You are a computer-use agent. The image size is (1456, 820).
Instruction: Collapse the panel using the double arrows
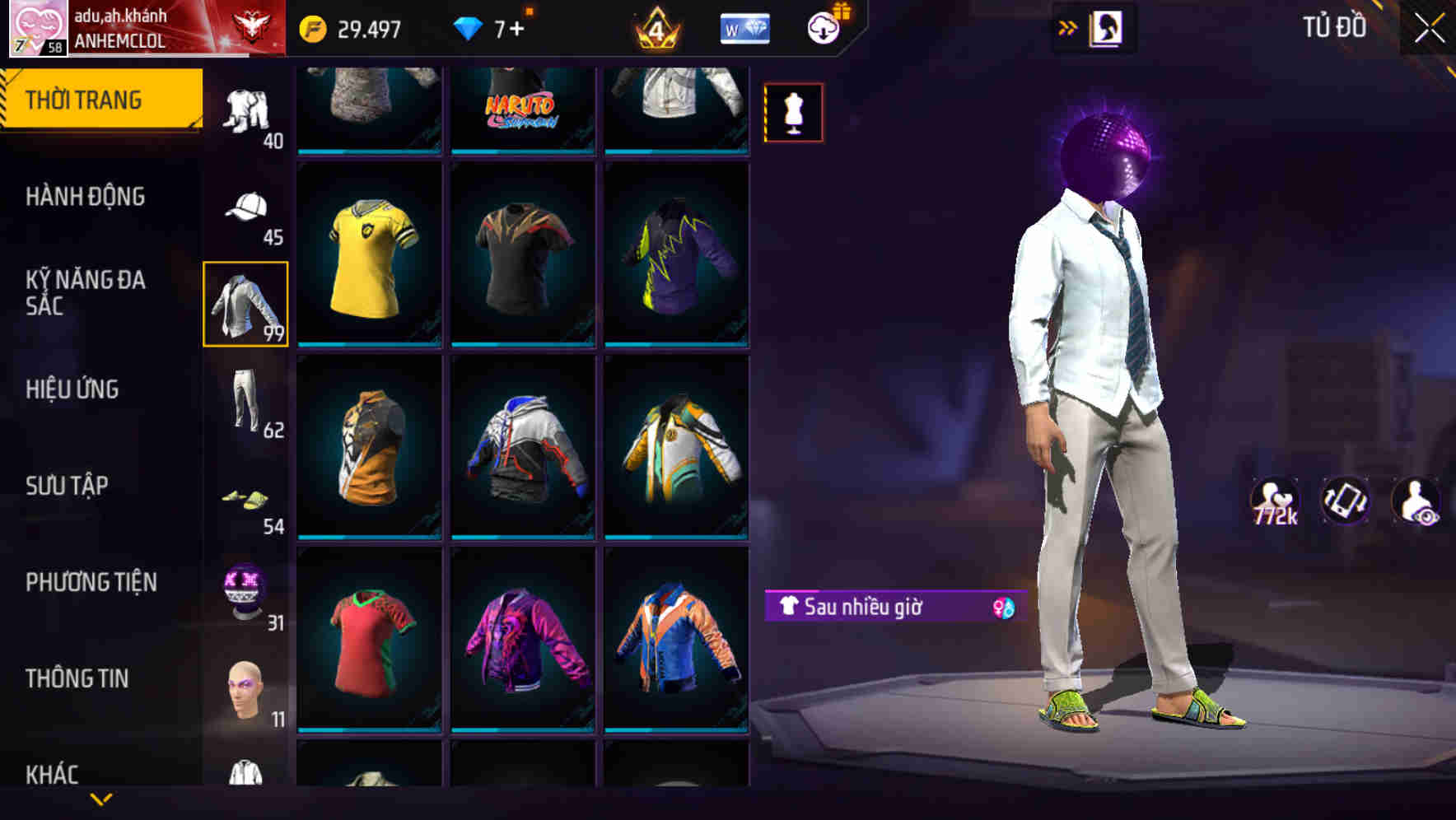[1067, 26]
